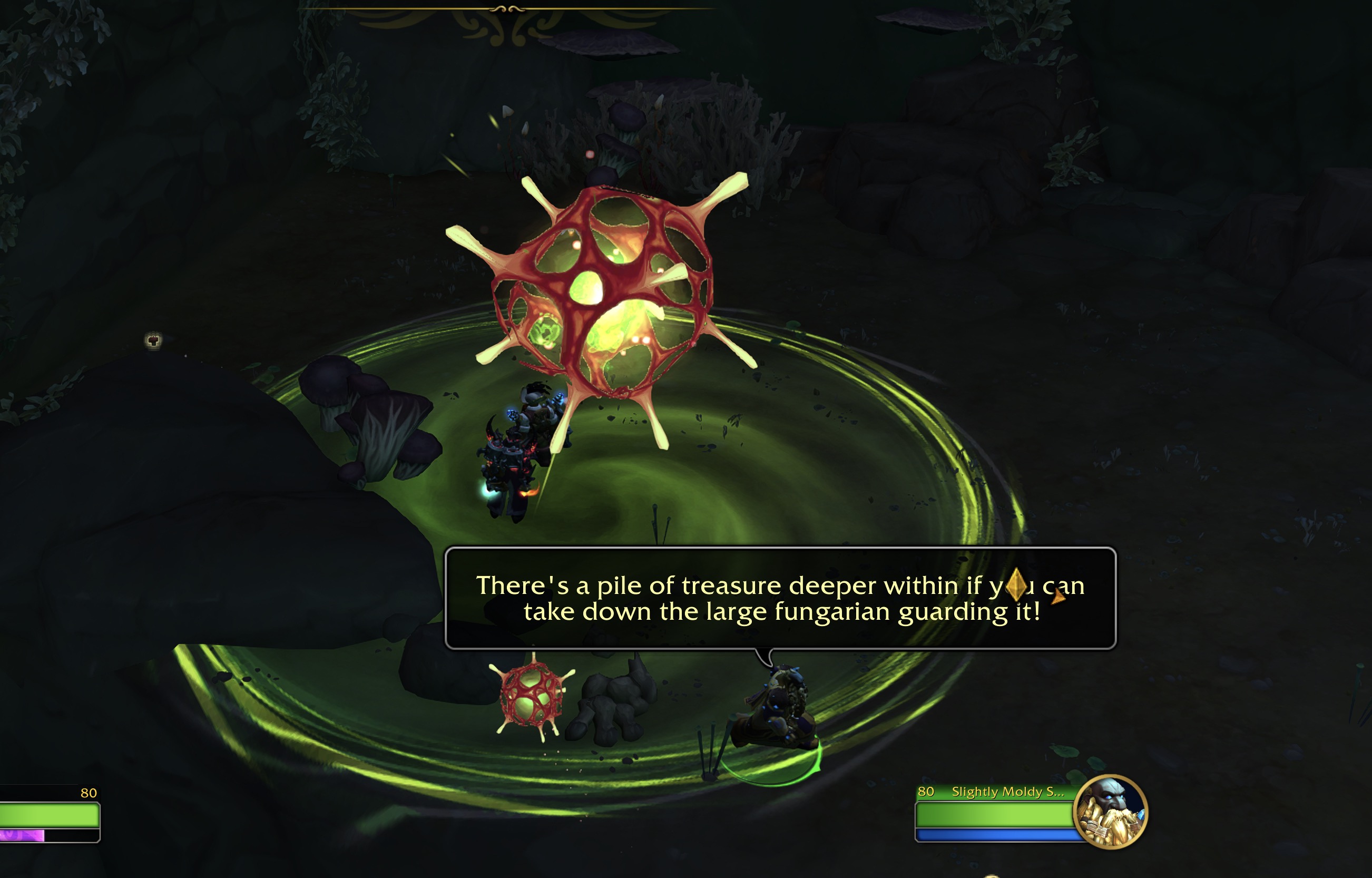
Task: Click the dwarf portrait on the target frame
Action: point(1110,811)
